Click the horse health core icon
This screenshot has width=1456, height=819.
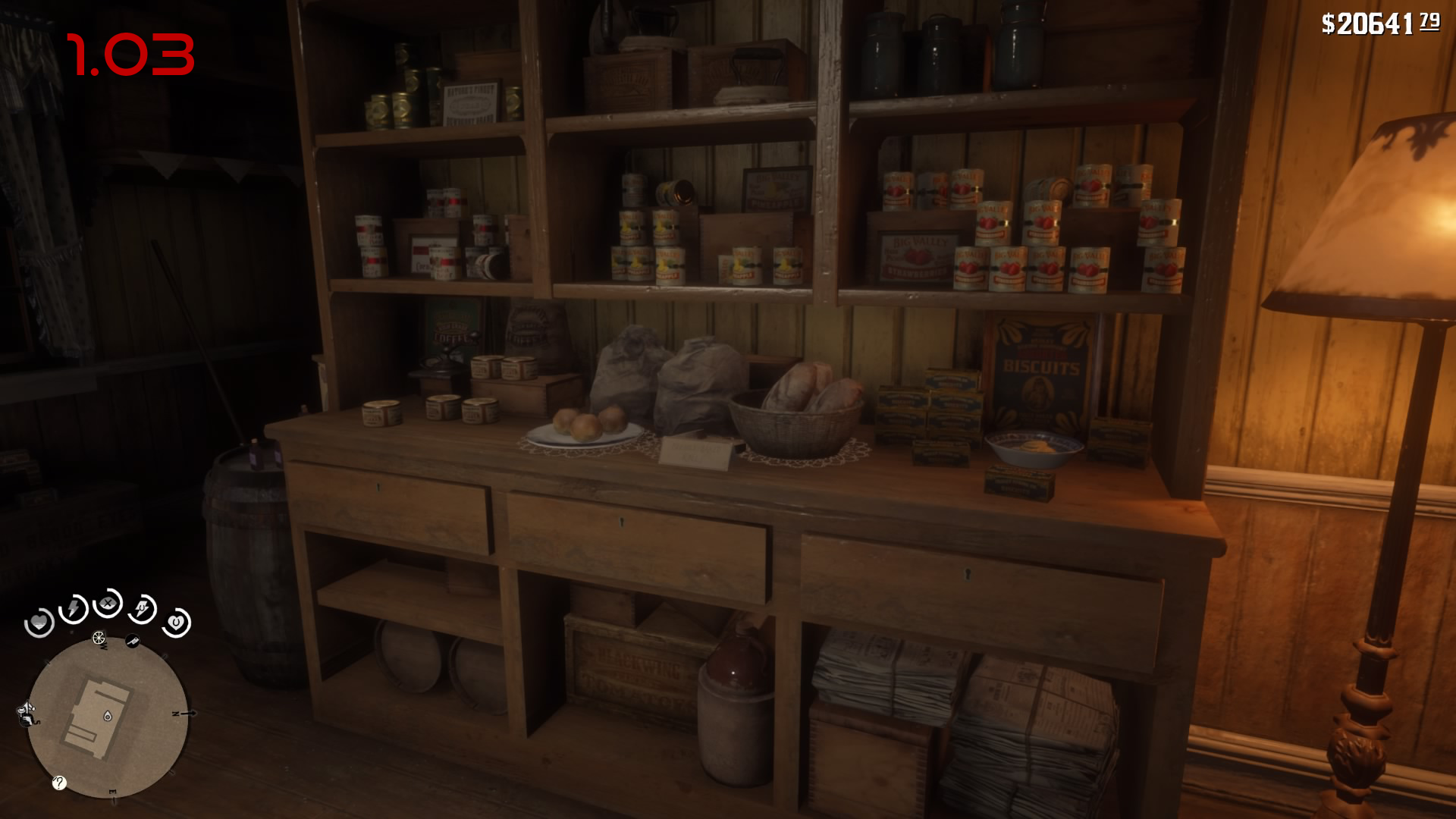point(176,623)
